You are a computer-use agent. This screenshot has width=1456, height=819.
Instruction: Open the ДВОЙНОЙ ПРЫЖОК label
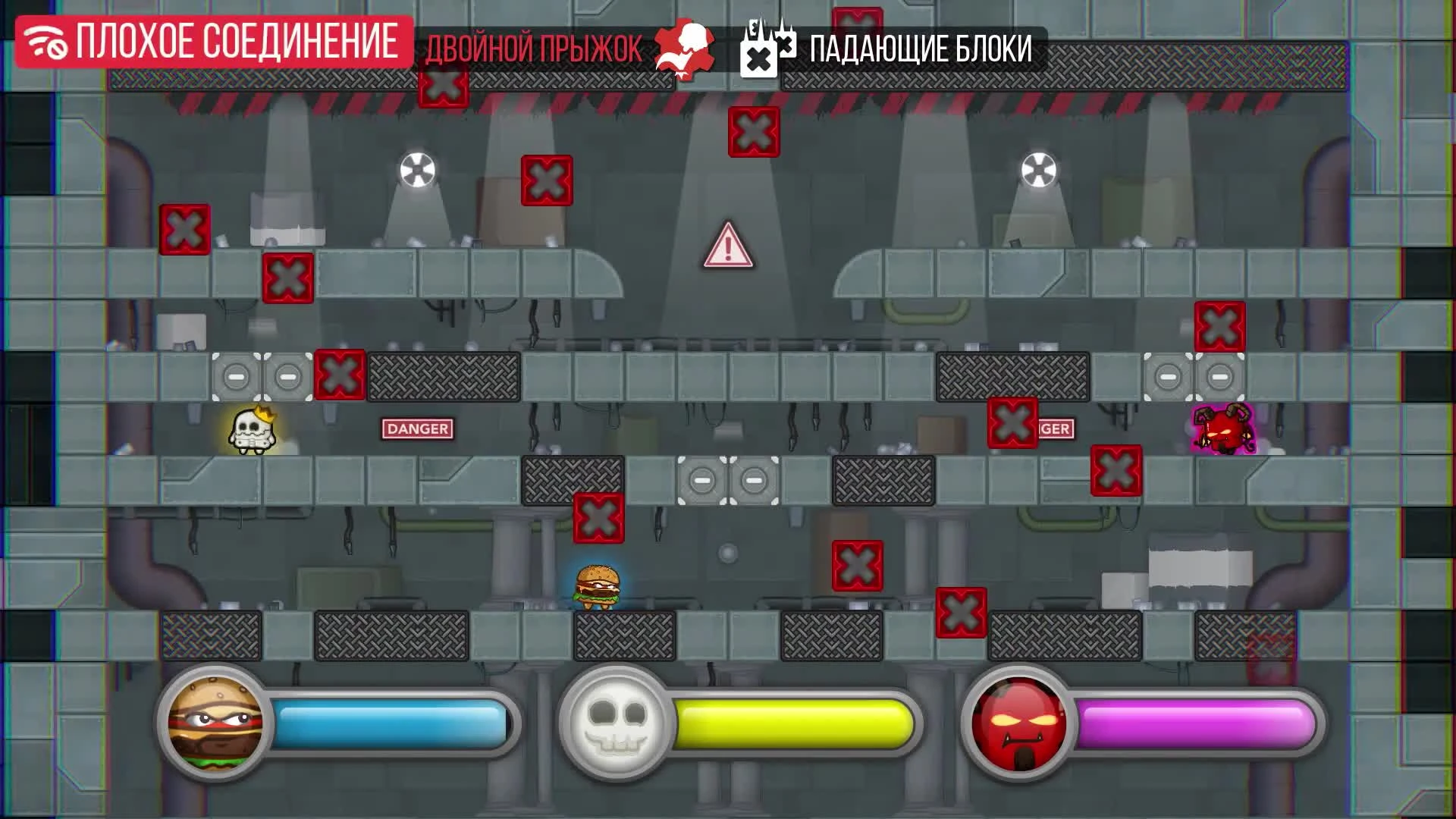[x=535, y=49]
